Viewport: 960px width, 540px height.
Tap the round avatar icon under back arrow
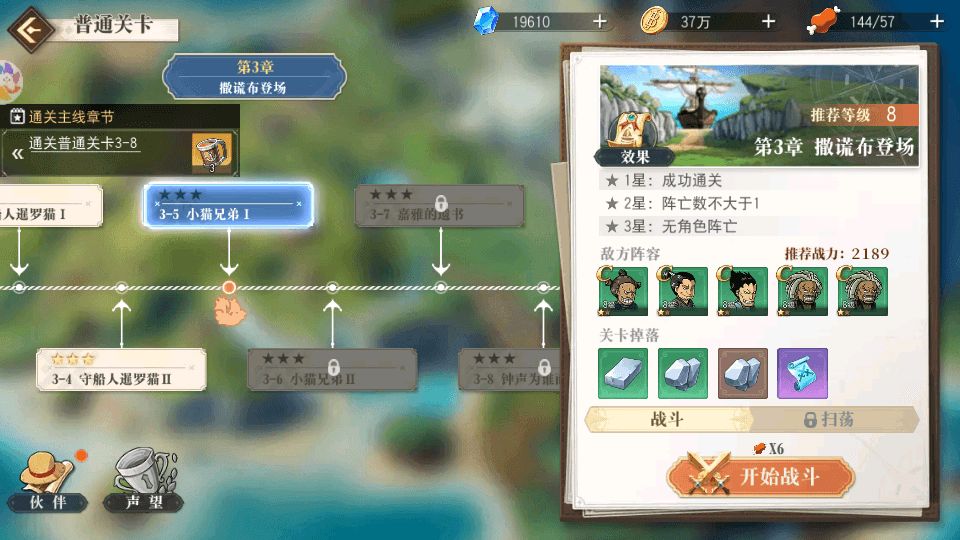10,78
